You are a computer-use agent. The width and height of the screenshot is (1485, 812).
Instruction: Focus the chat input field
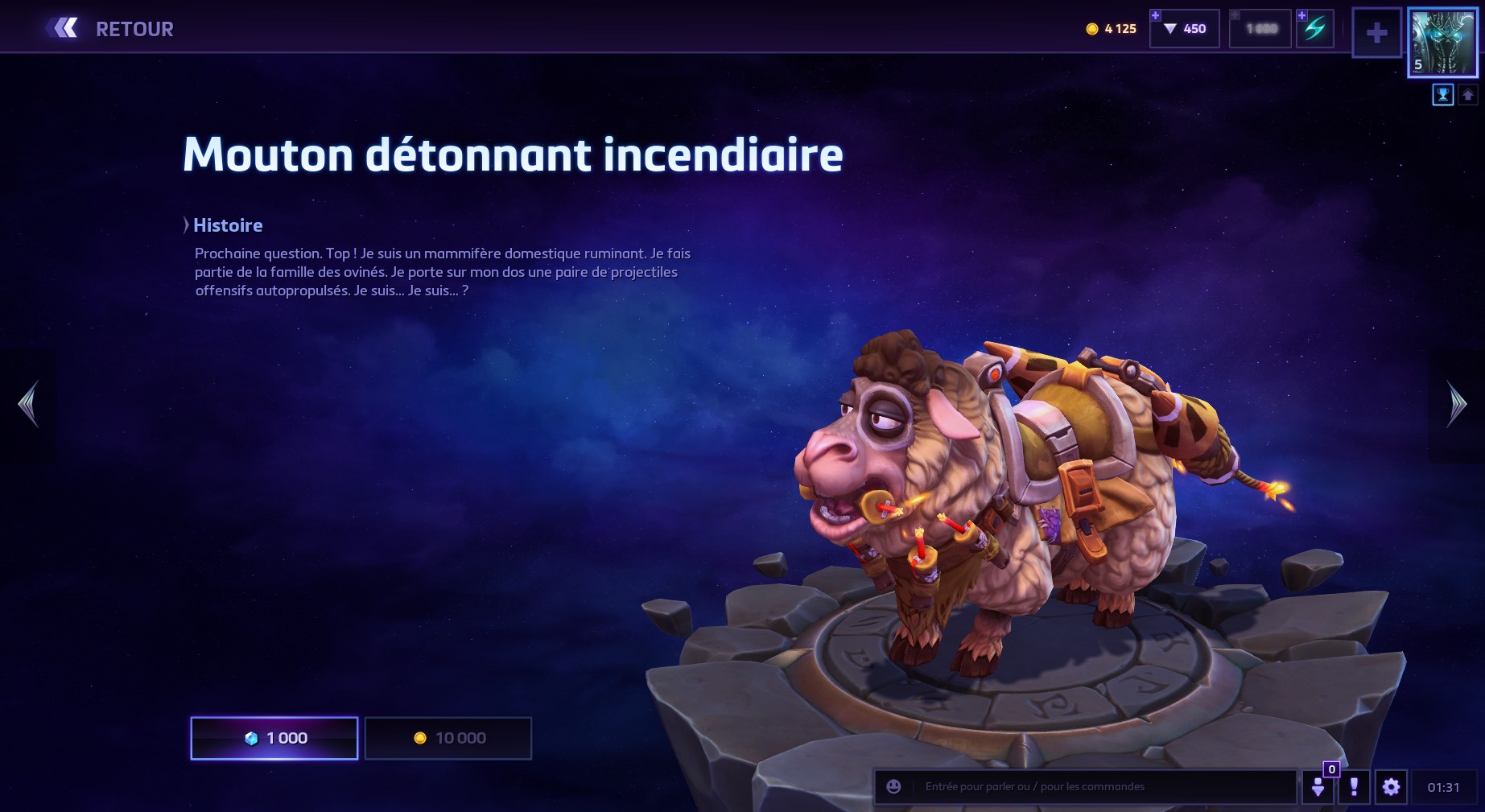pos(1103,786)
